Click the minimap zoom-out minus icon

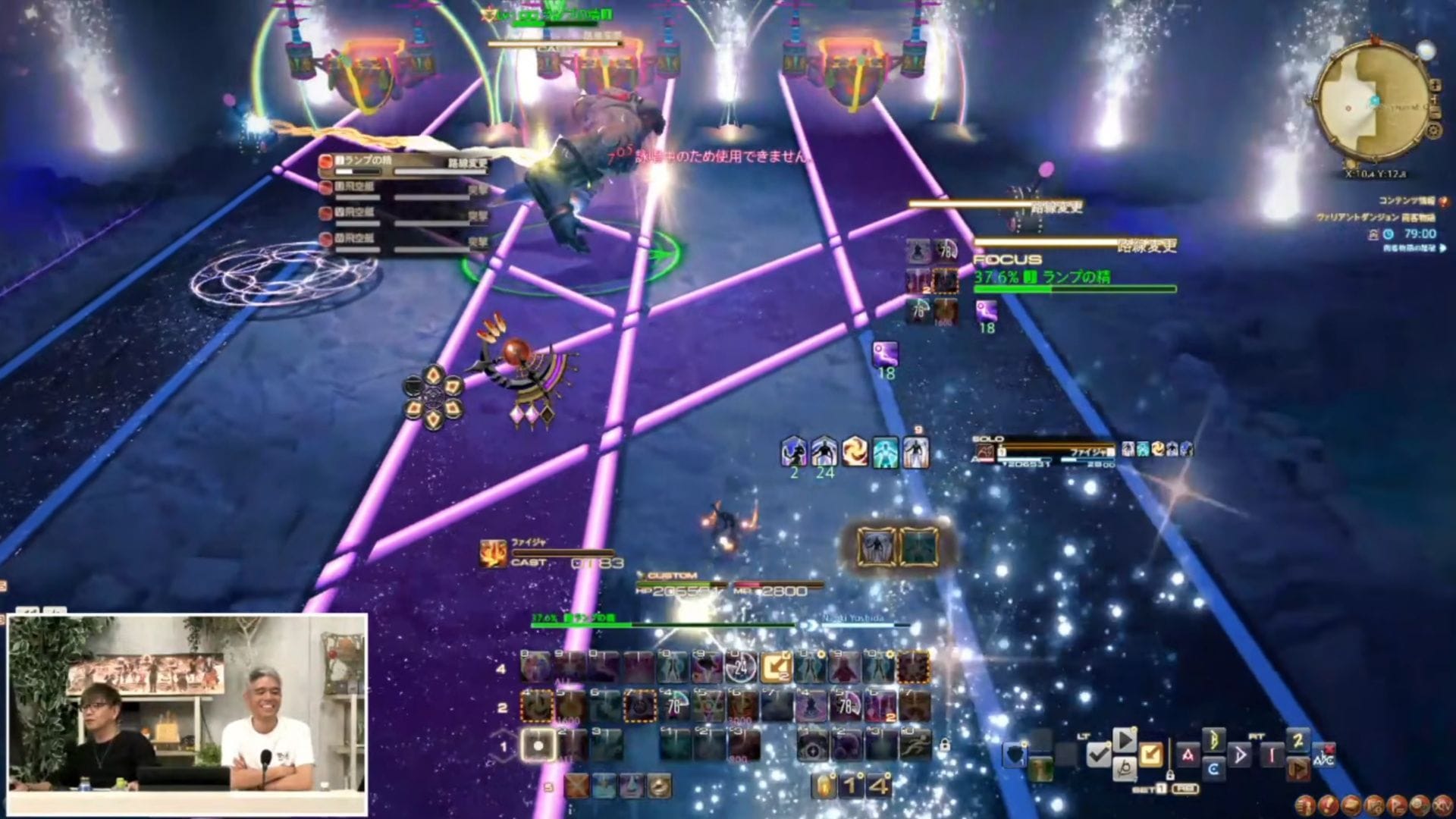[x=1436, y=111]
